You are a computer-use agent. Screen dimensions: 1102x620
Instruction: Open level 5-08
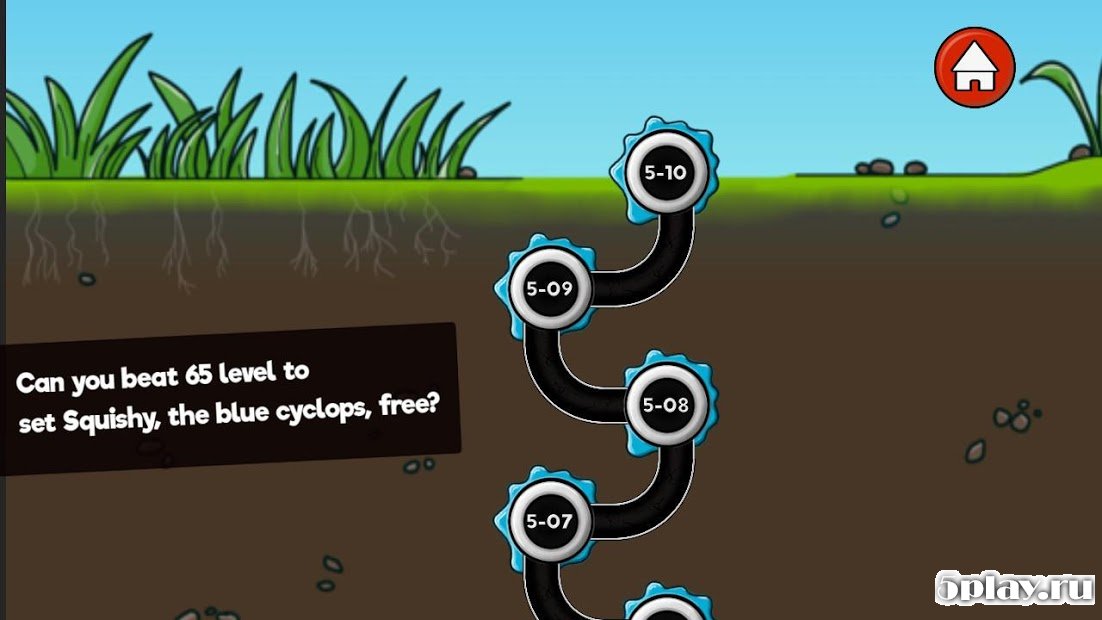pos(666,405)
